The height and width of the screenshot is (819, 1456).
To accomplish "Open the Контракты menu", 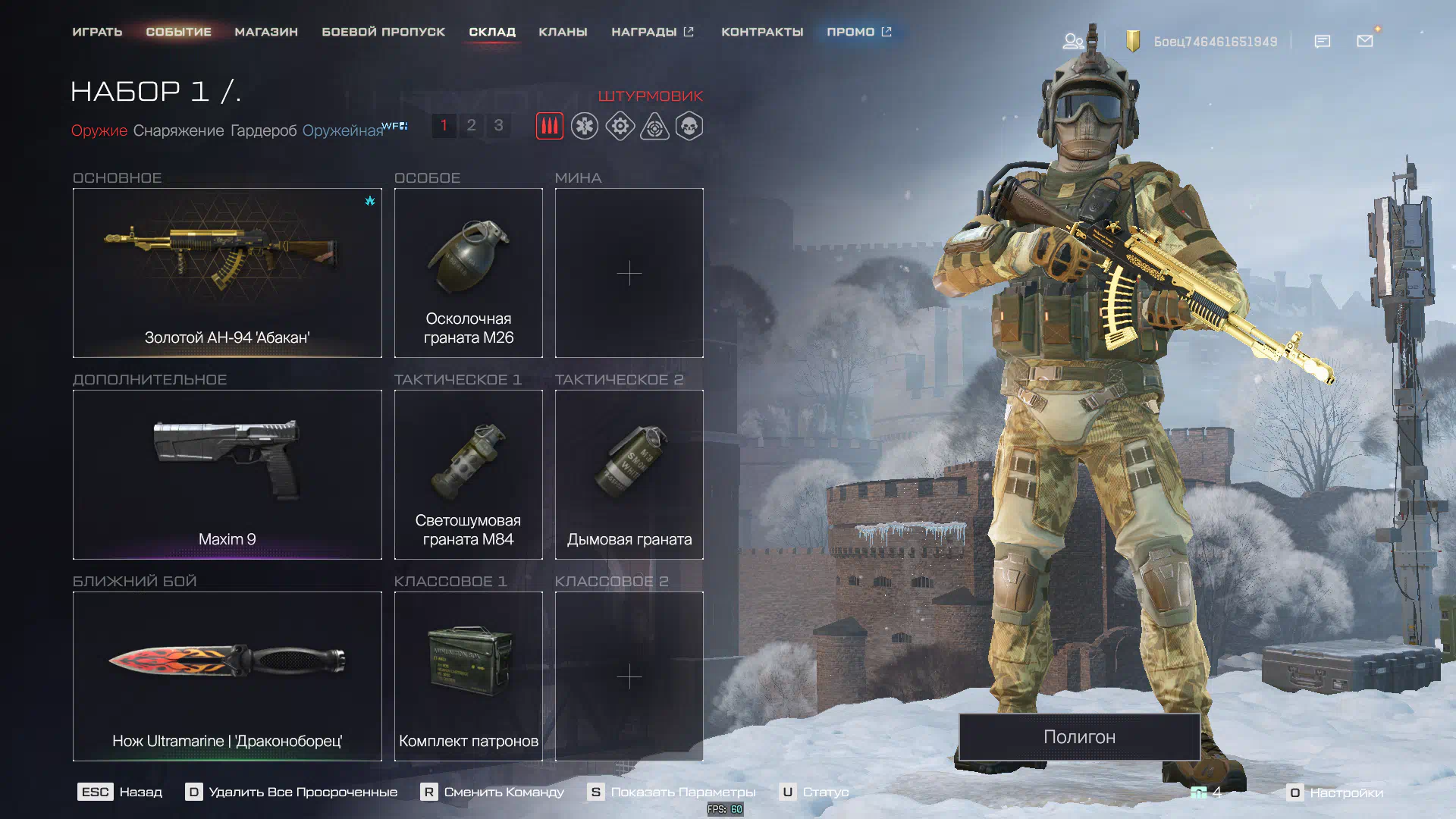I will click(x=761, y=32).
